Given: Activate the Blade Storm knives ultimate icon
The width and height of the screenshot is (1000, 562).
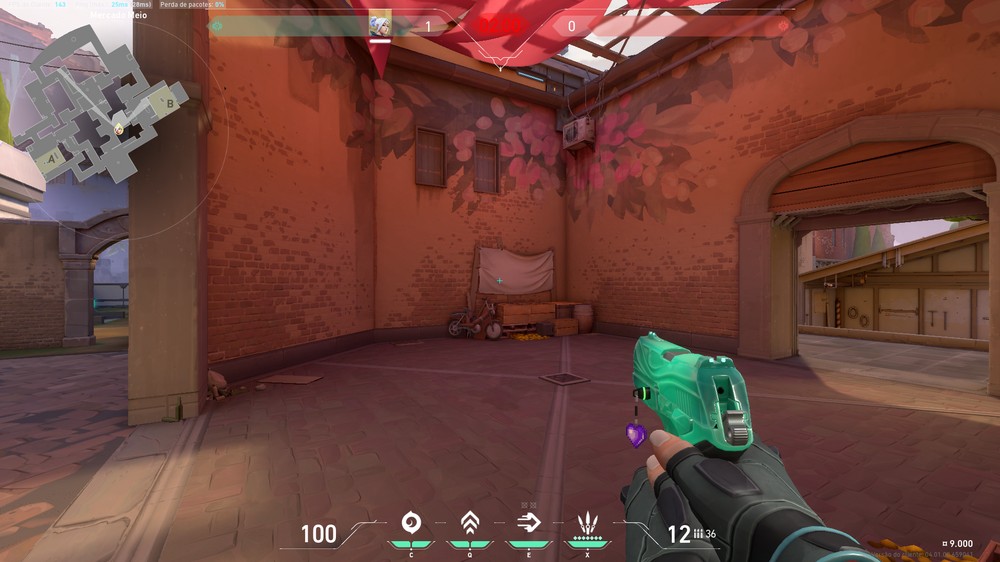Looking at the screenshot, I should click(x=587, y=522).
